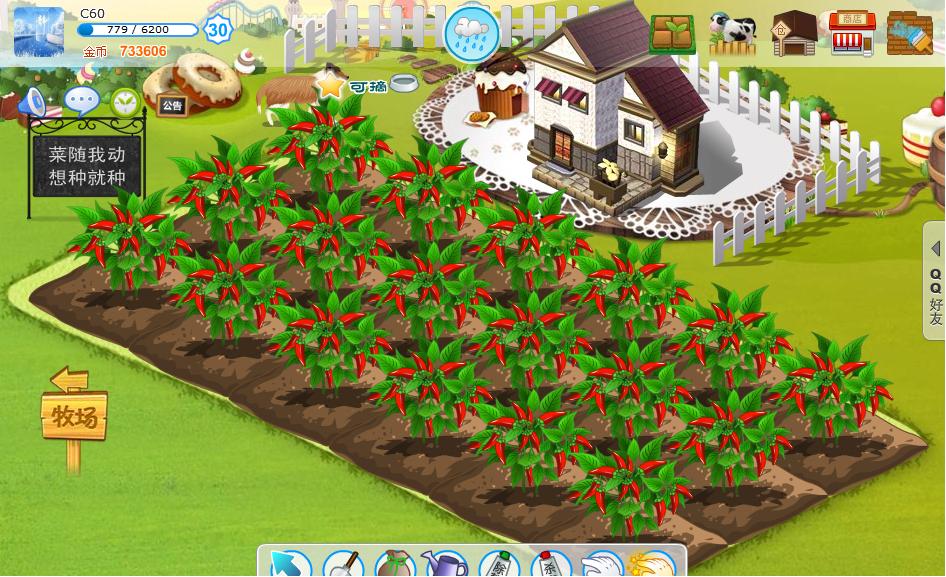Select the seed bag tool
Viewport: 946px width, 577px height.
(394, 564)
